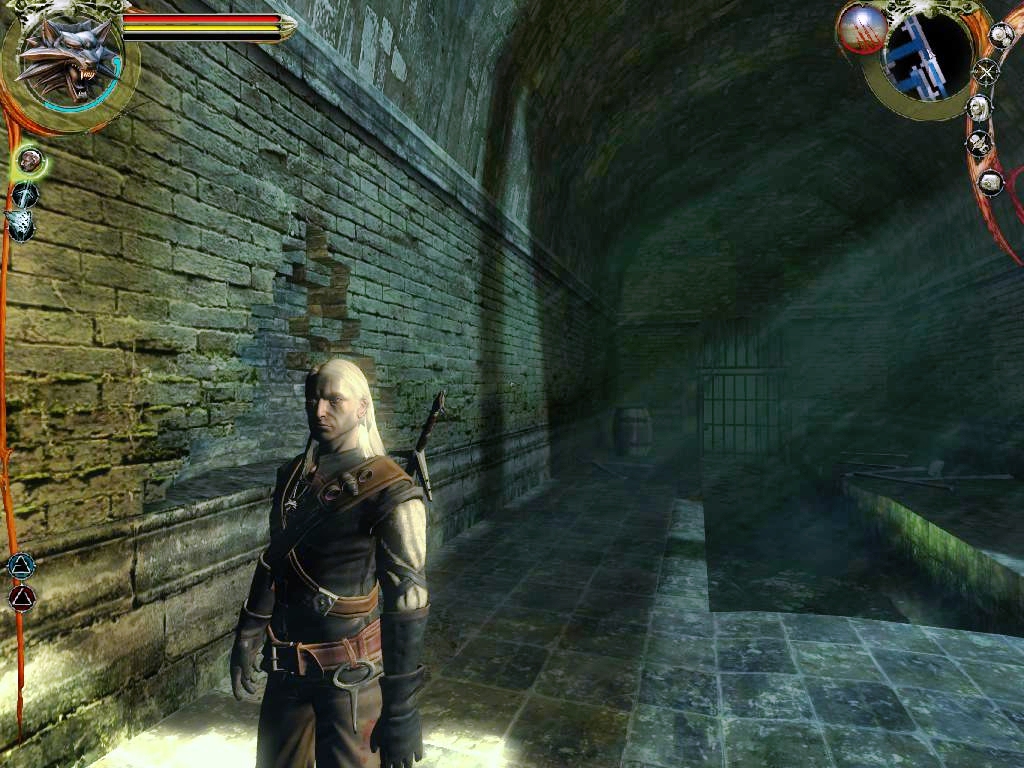This screenshot has width=1024, height=768.
Task: Activate the blue Aard sign
Action: 20,566
